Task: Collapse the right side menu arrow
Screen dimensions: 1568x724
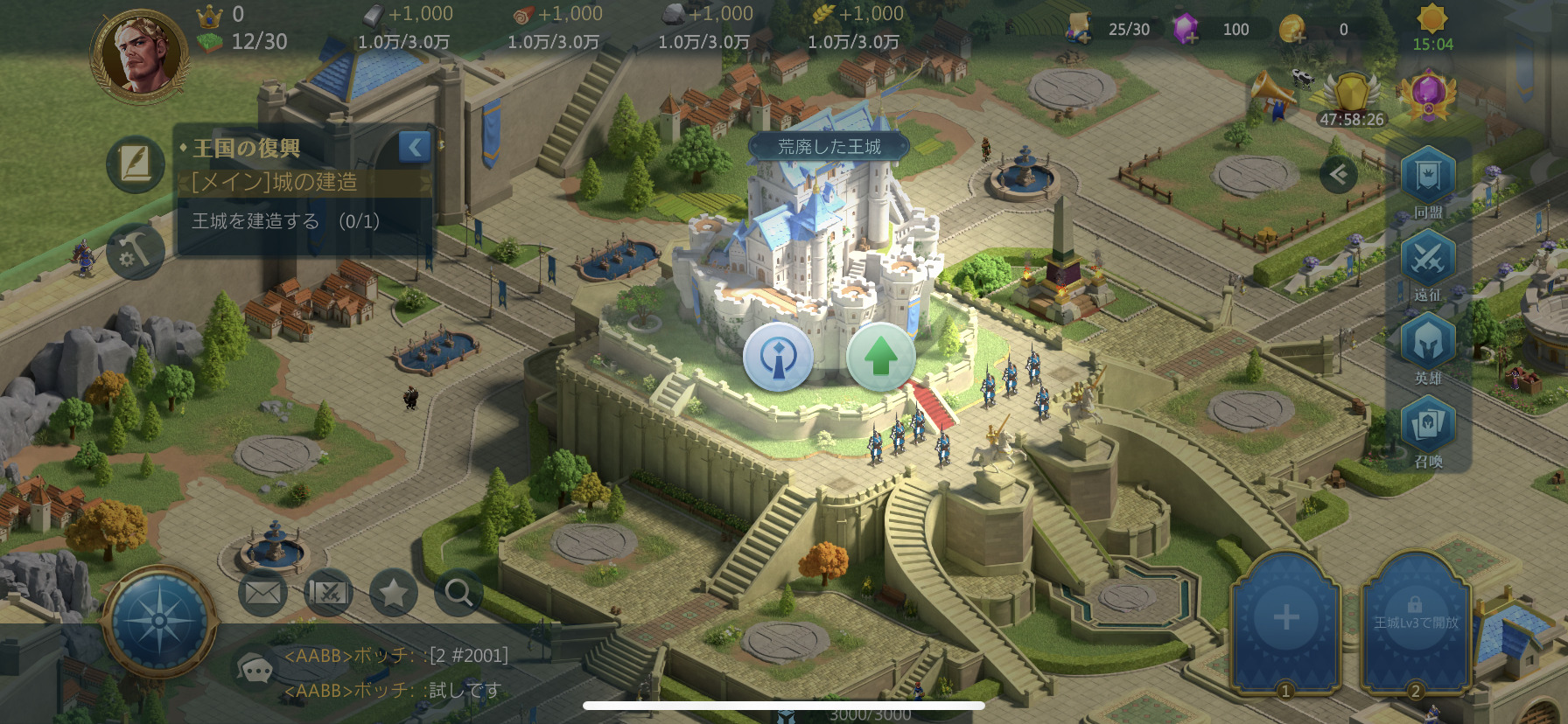Action: pyautogui.click(x=1338, y=175)
